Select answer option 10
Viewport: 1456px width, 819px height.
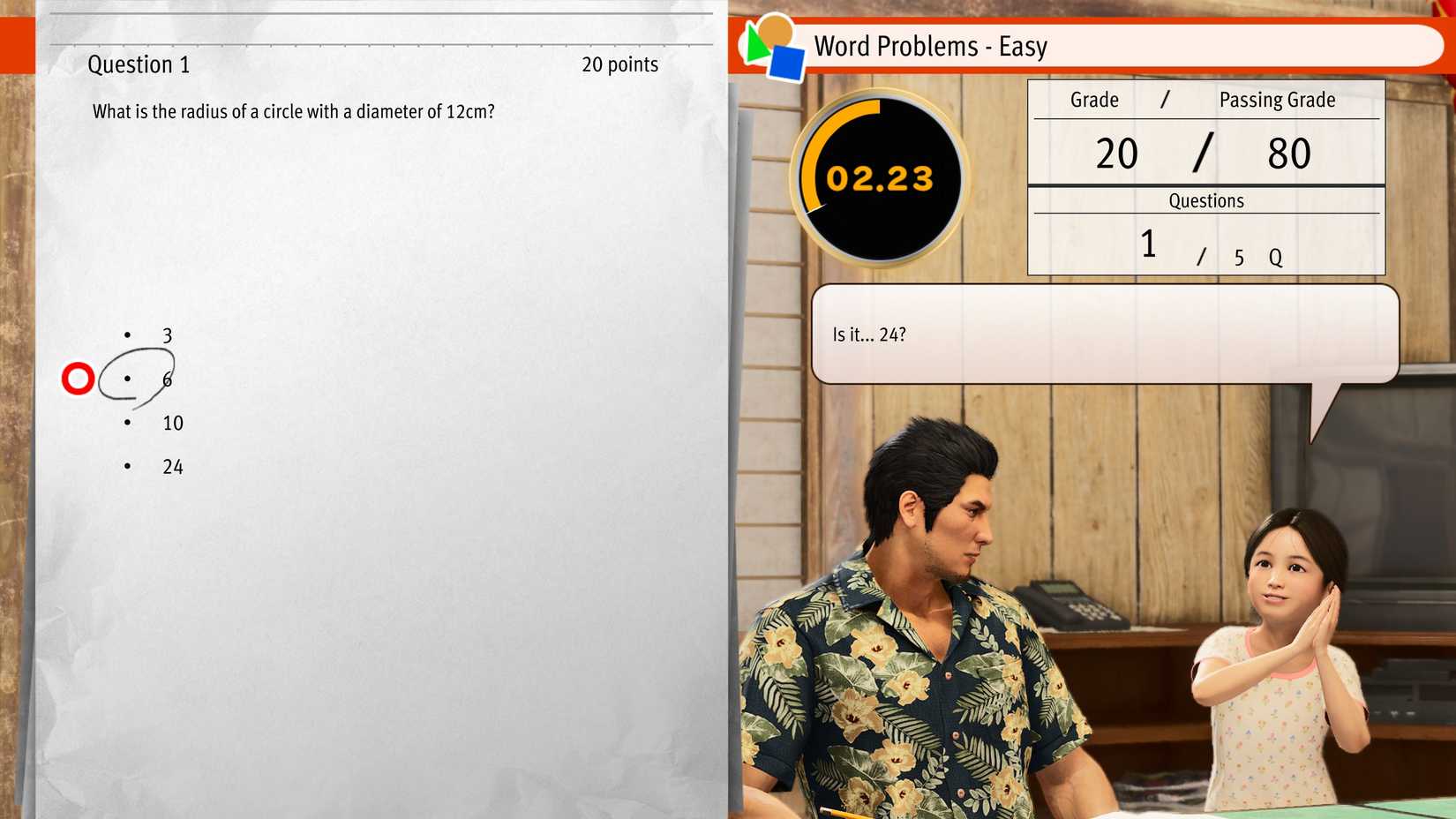click(x=172, y=423)
